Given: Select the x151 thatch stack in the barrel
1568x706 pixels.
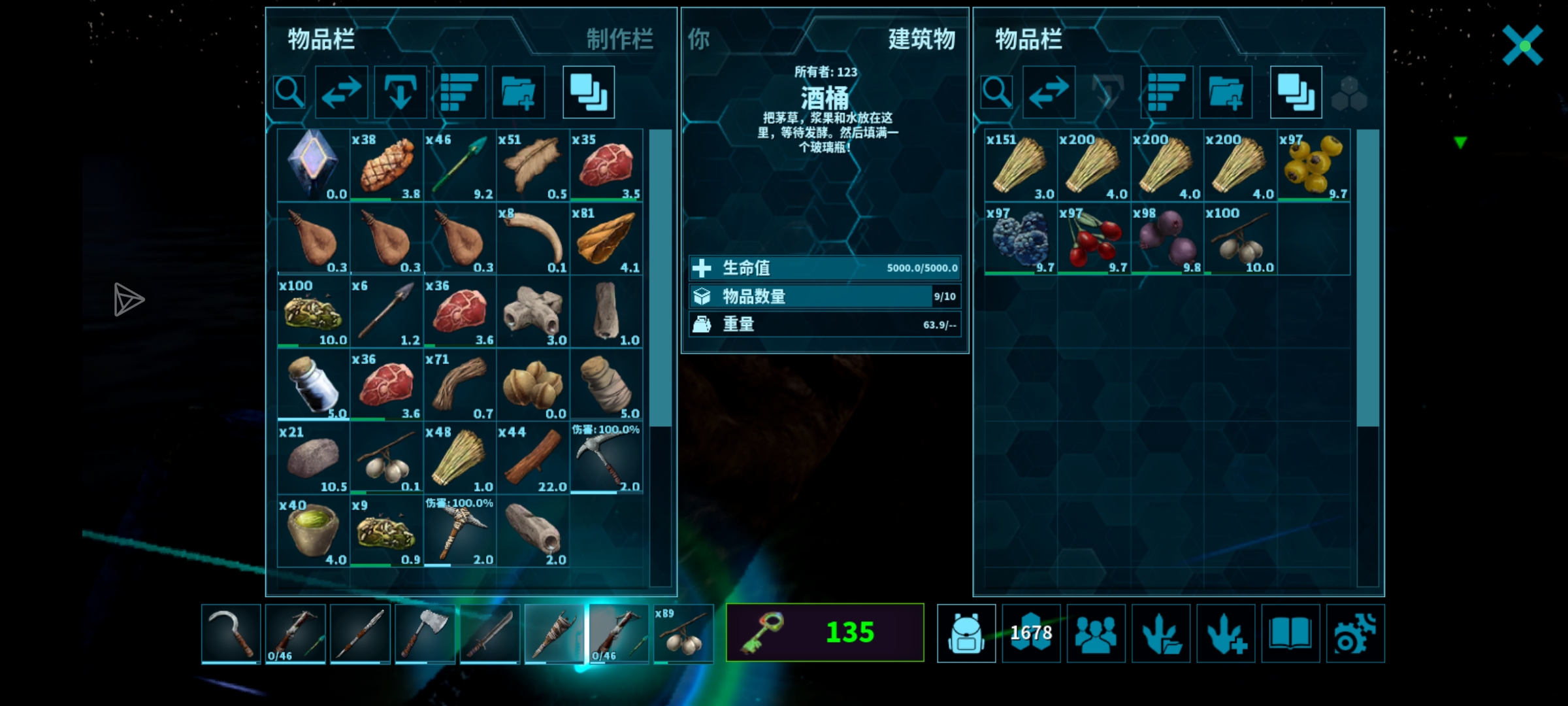Looking at the screenshot, I should (x=1021, y=165).
